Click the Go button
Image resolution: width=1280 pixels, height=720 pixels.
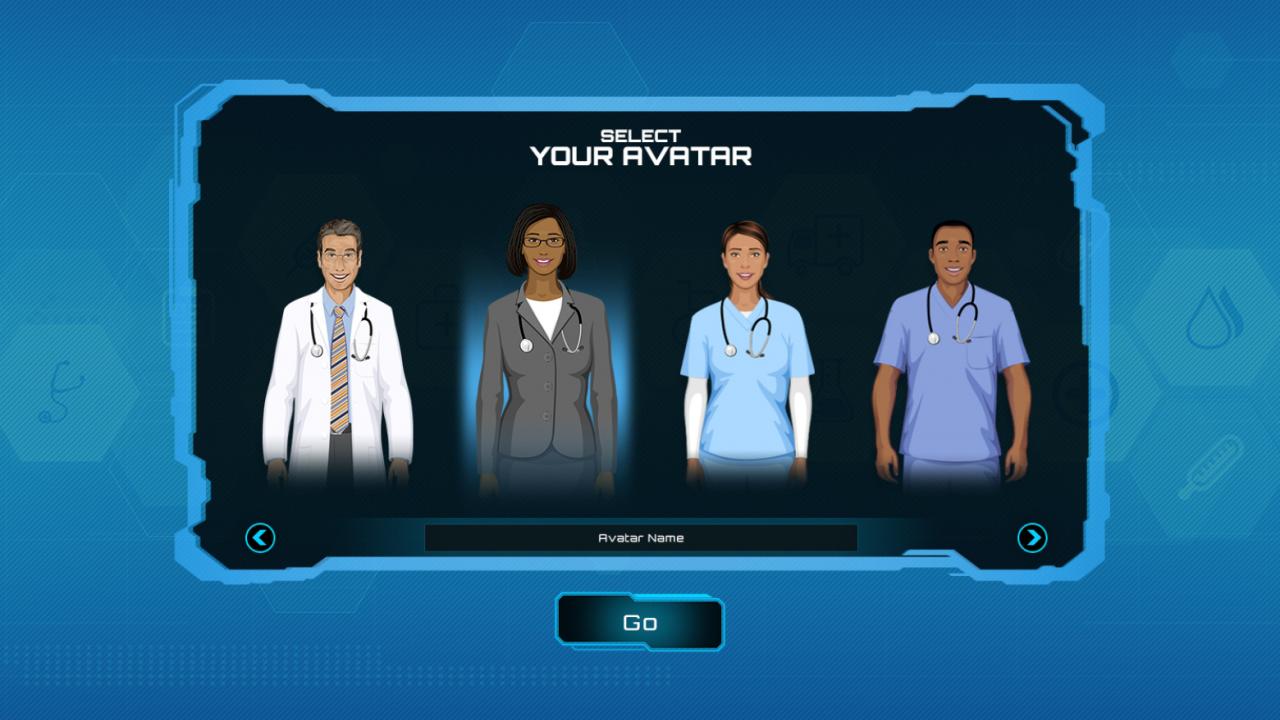click(640, 622)
